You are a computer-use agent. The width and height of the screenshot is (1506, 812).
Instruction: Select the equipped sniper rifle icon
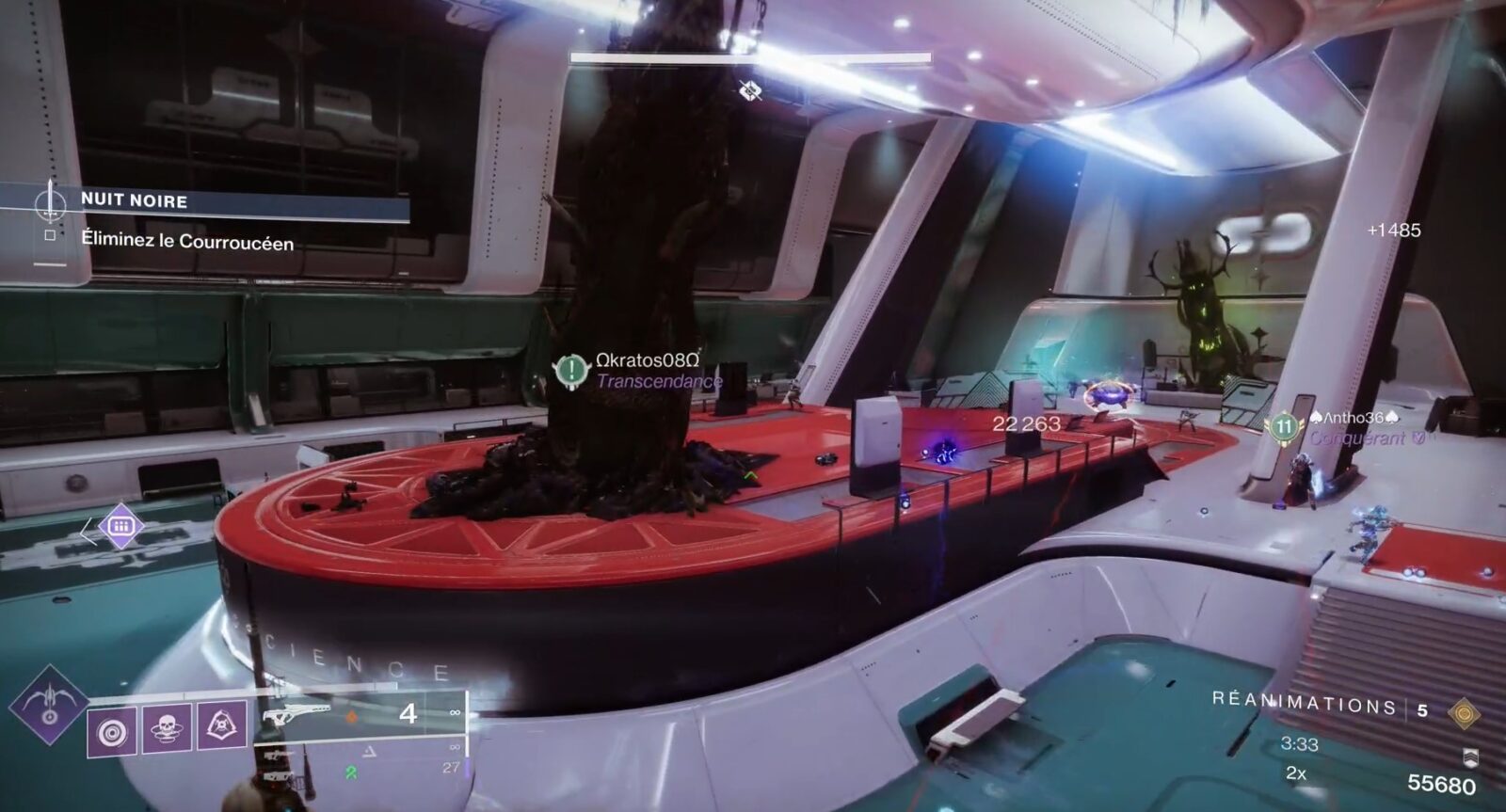pos(298,713)
